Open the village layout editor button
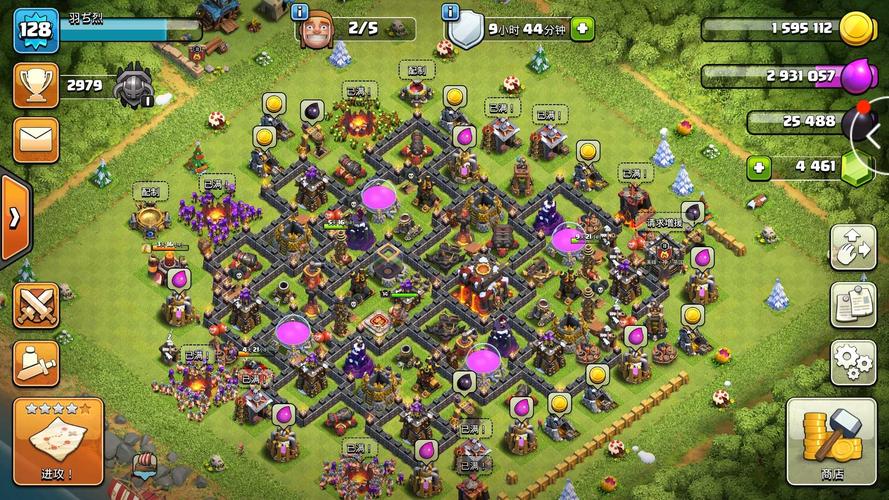889x500 pixels. pos(853,247)
